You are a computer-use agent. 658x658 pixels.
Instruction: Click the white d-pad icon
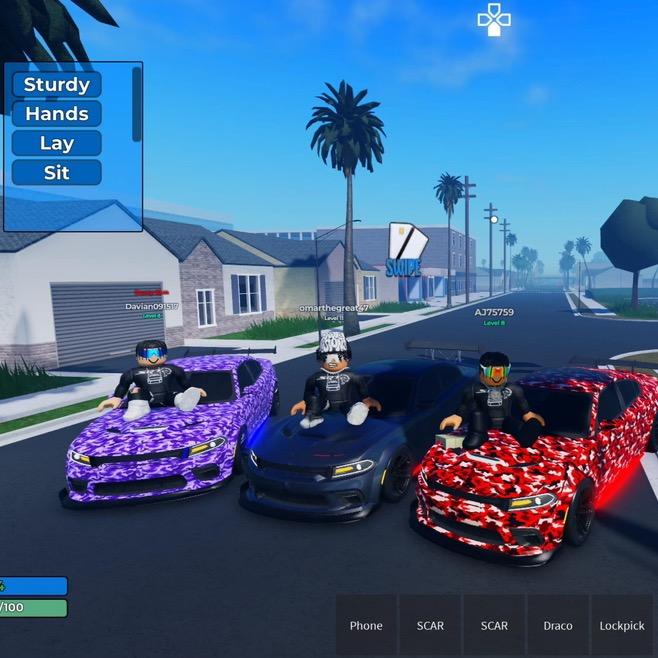click(x=494, y=19)
